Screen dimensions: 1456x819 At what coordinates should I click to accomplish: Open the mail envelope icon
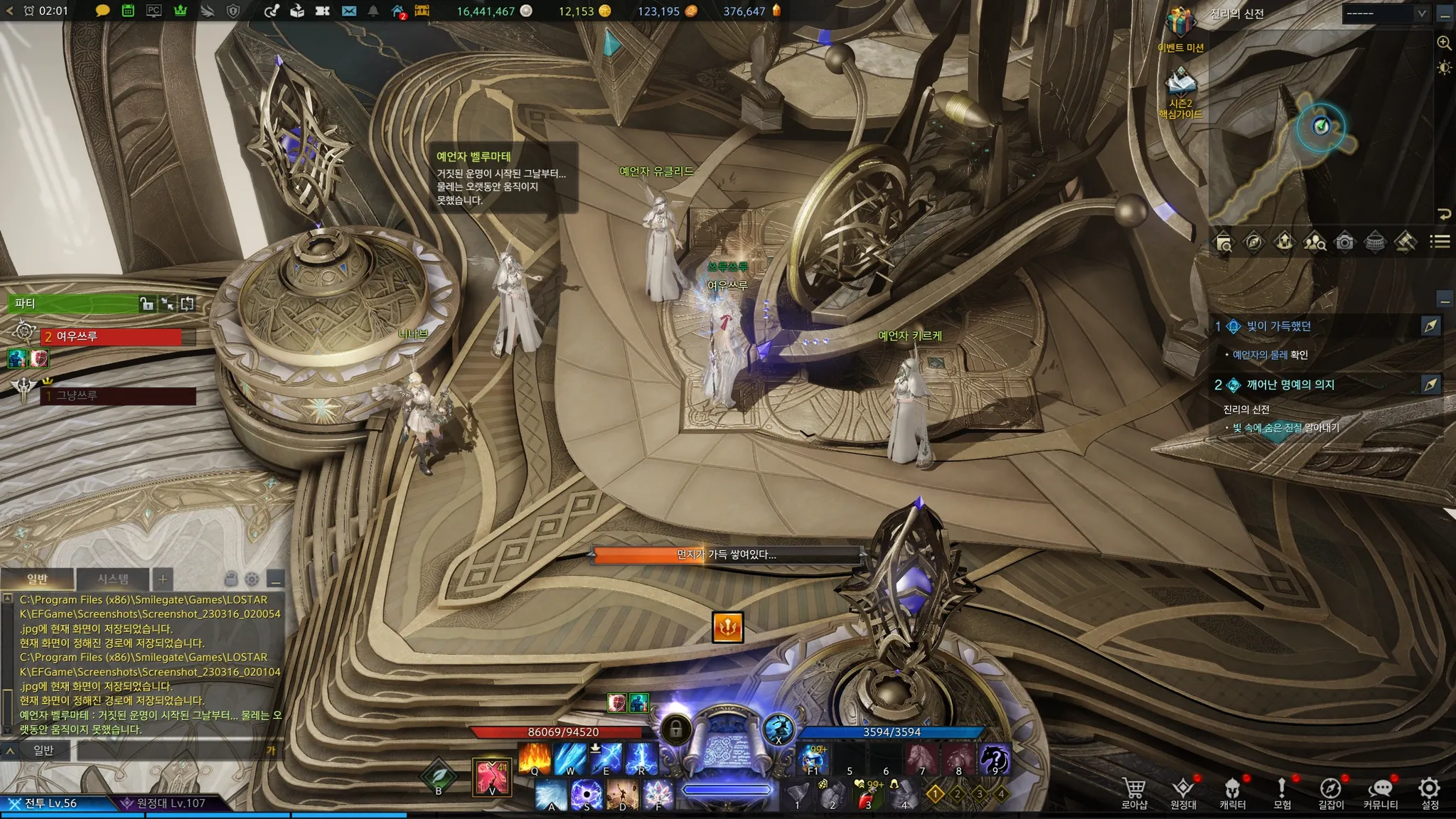click(x=348, y=11)
